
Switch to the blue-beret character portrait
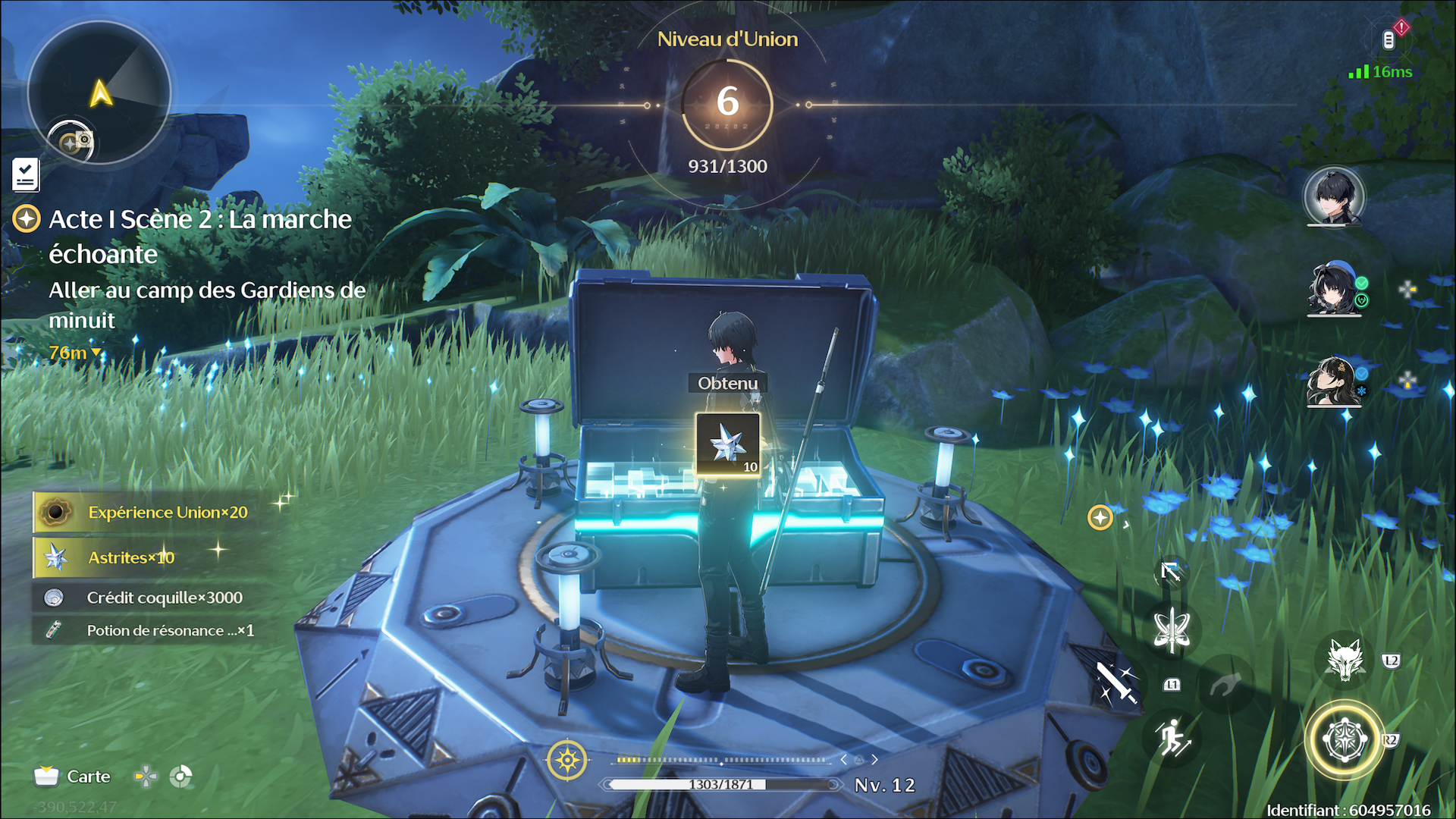pos(1334,289)
